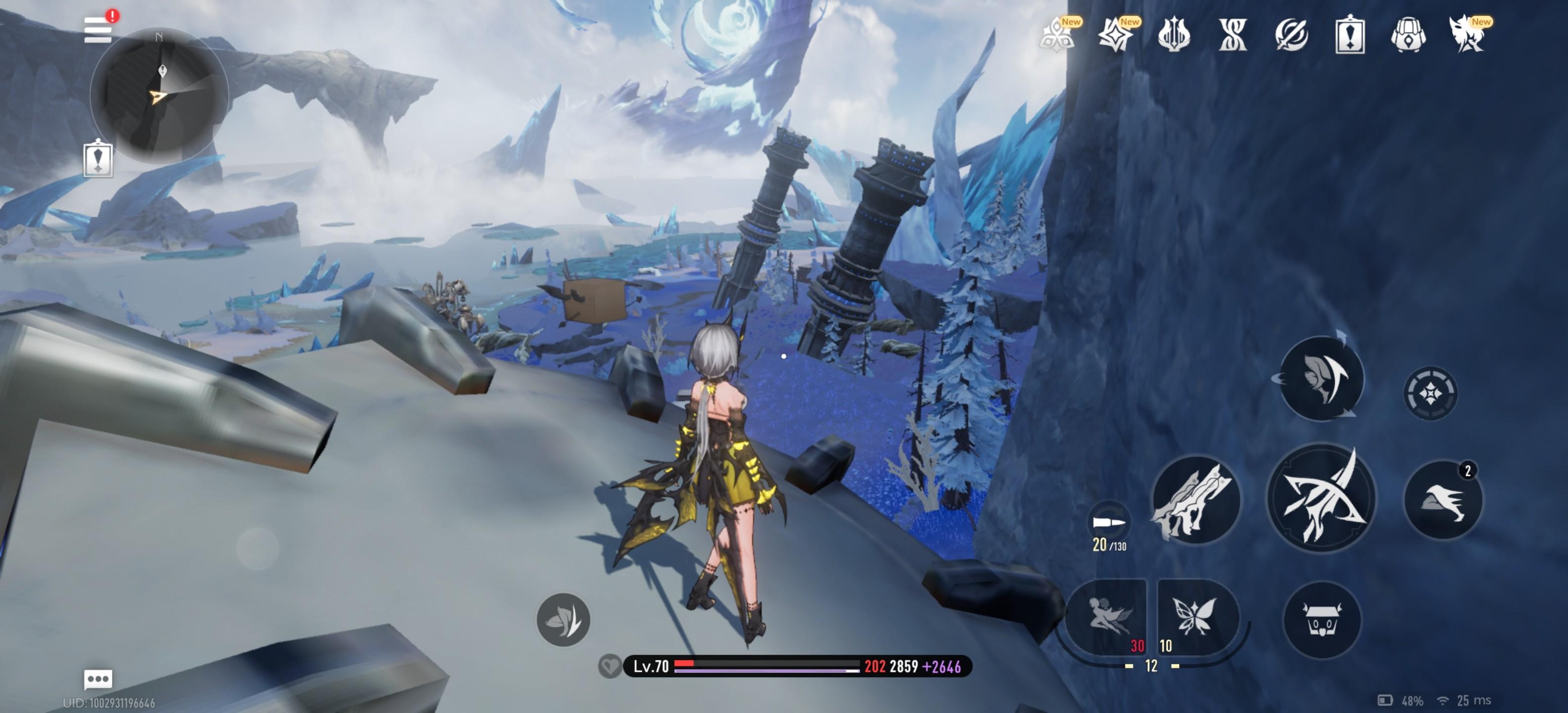Open the three-petal flower icon marked New

click(1057, 35)
